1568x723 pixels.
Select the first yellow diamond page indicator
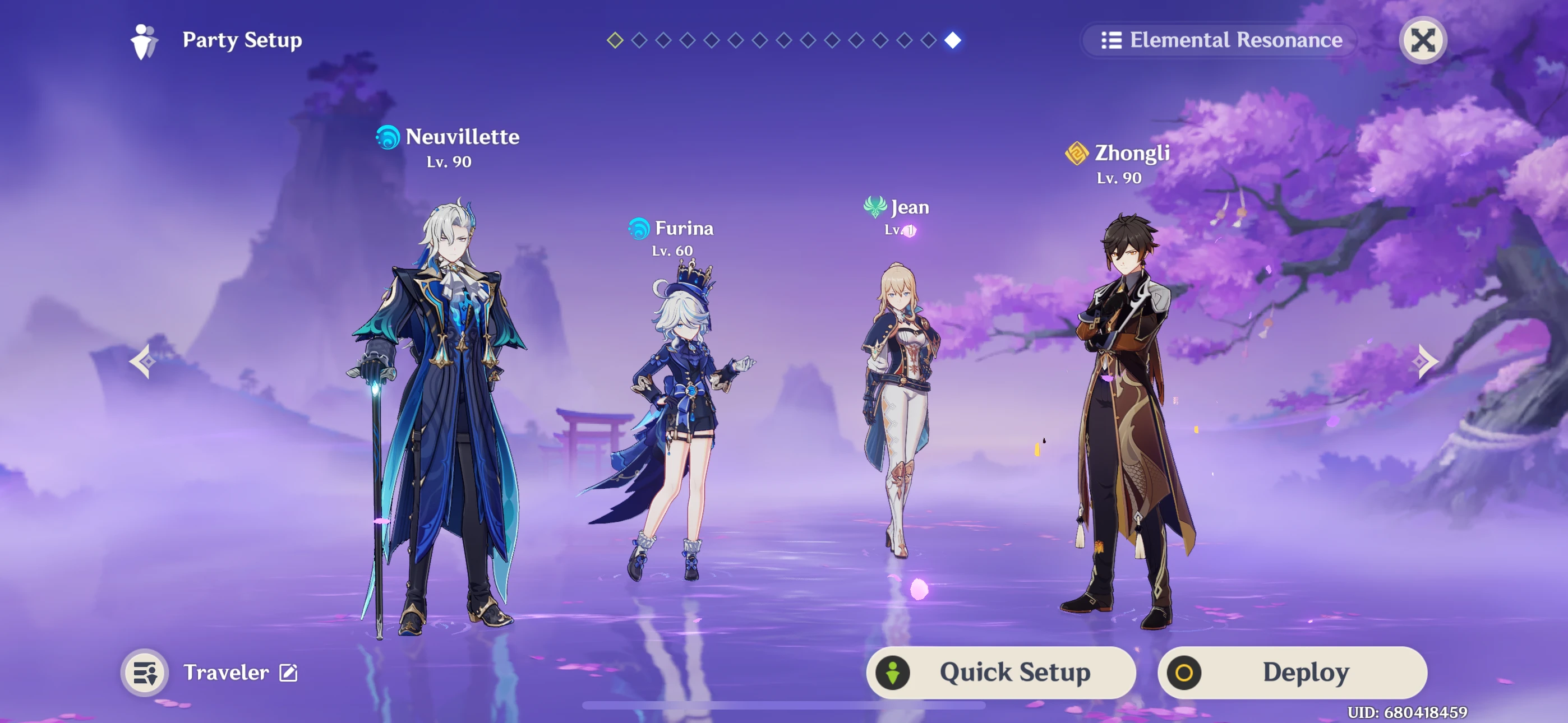tap(614, 41)
